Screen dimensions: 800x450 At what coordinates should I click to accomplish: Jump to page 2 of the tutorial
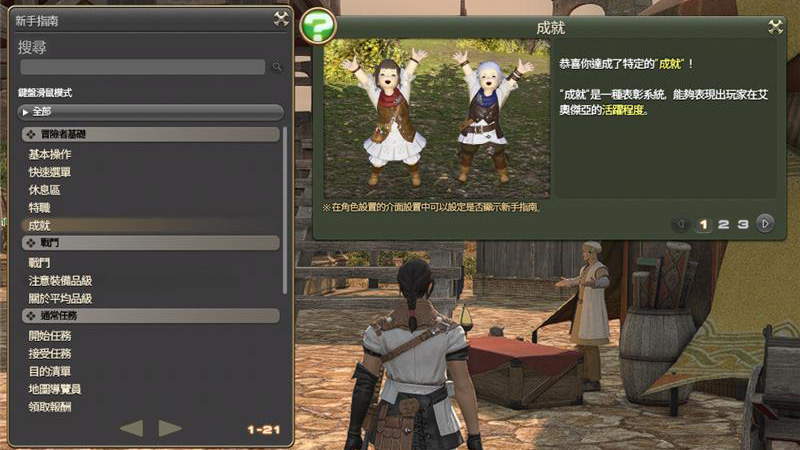(723, 224)
